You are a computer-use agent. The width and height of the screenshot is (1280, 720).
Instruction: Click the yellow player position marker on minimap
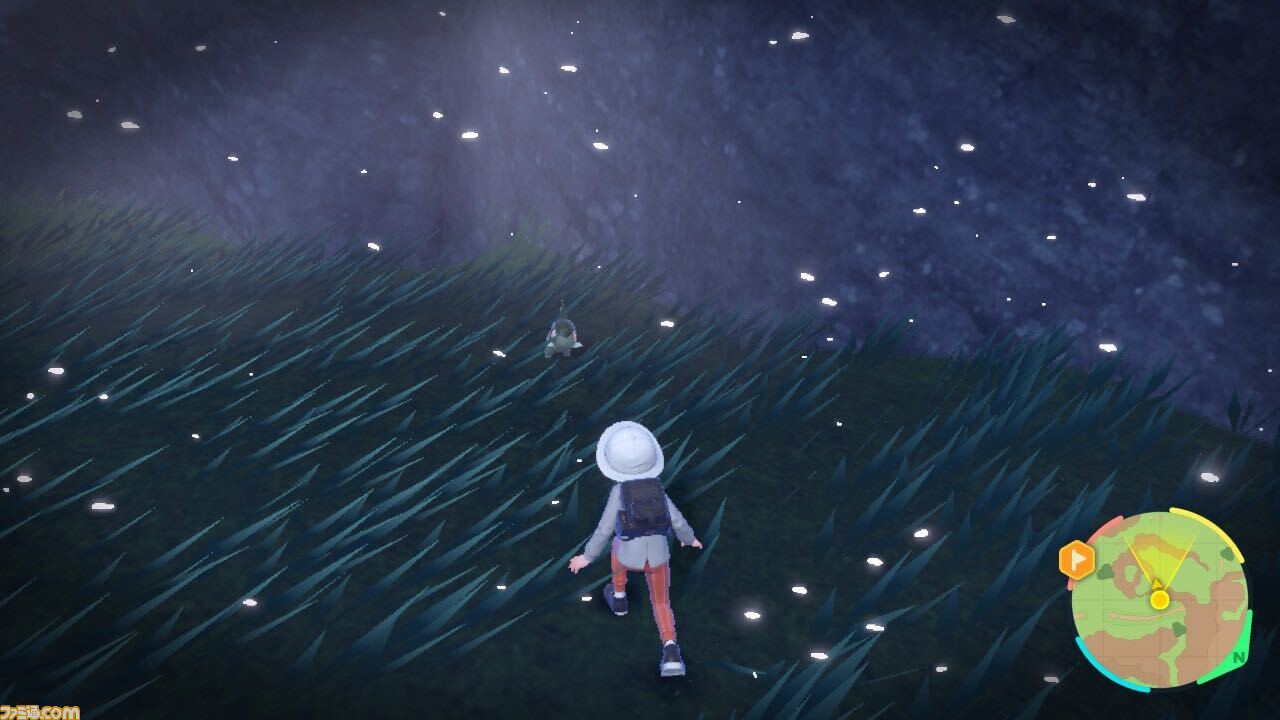1159,600
